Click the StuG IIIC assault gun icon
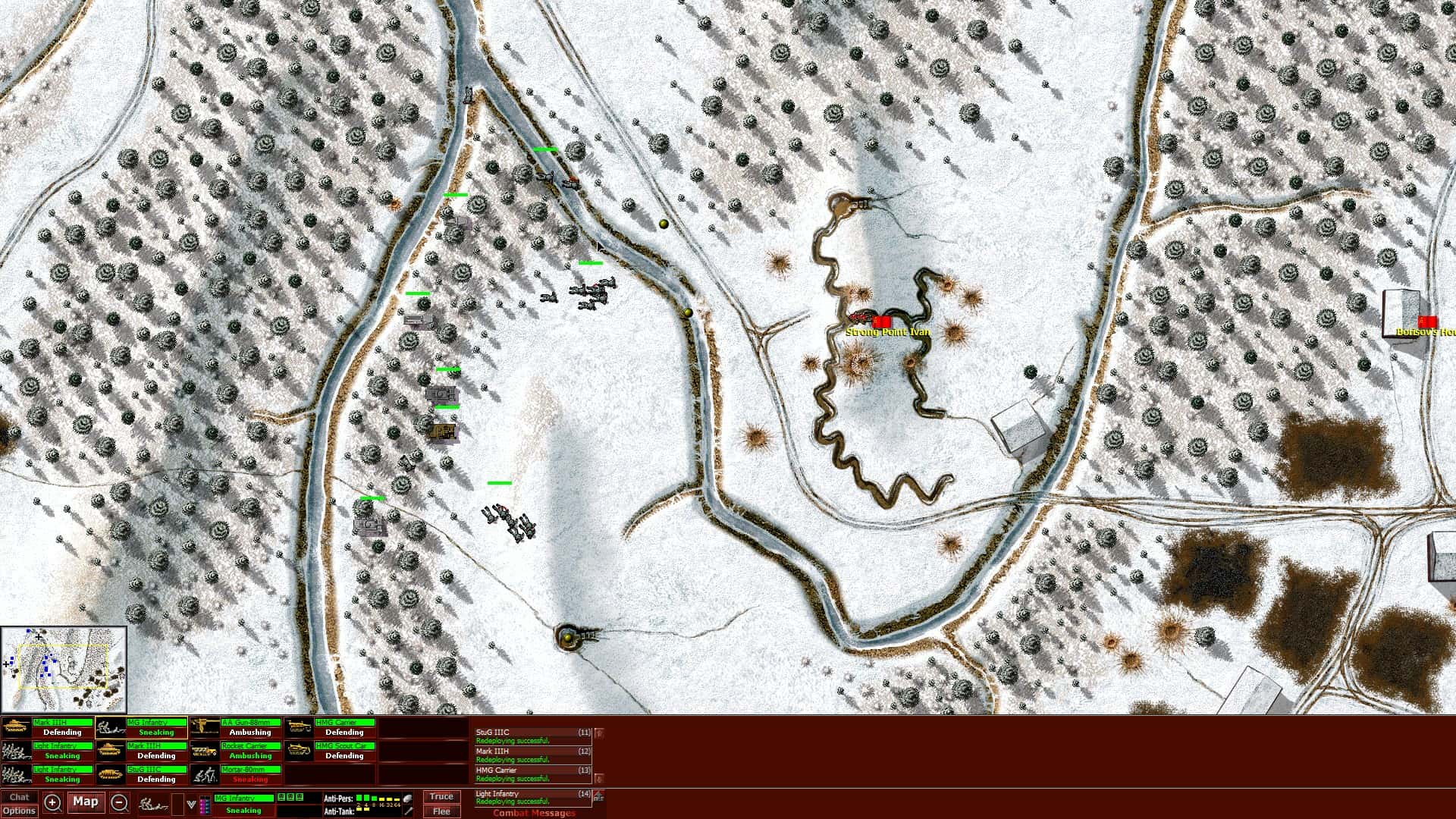Image resolution: width=1456 pixels, height=819 pixels. (111, 774)
